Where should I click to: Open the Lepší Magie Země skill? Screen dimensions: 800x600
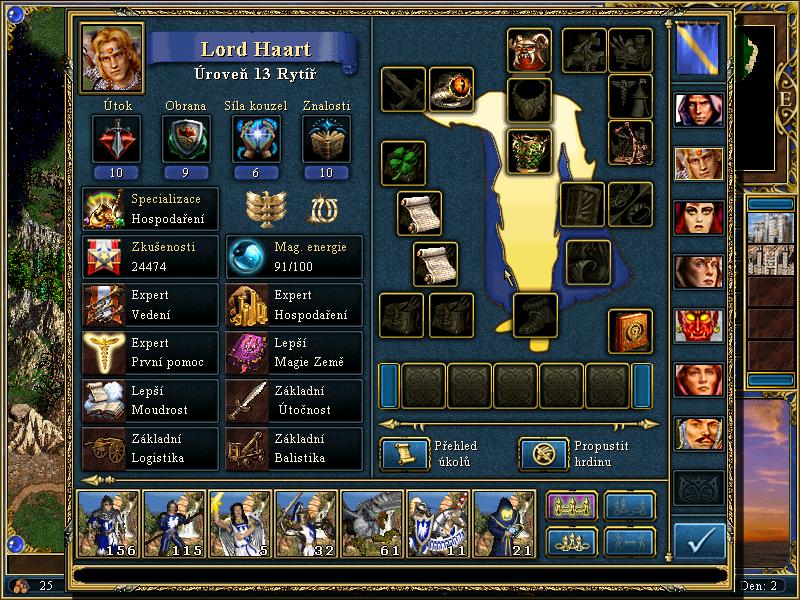pos(294,352)
